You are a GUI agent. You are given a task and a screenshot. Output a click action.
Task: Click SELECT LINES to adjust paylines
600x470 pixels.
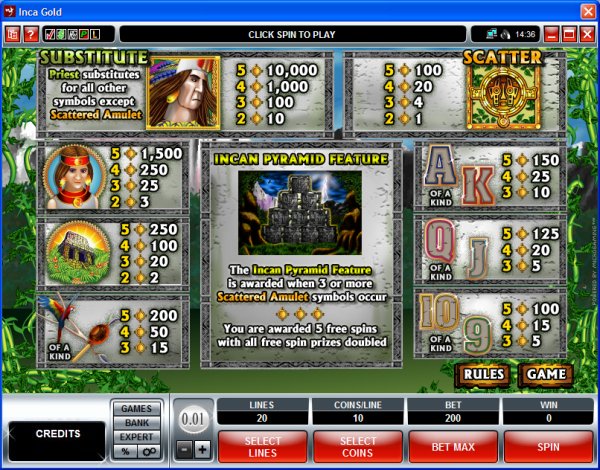pos(263,444)
